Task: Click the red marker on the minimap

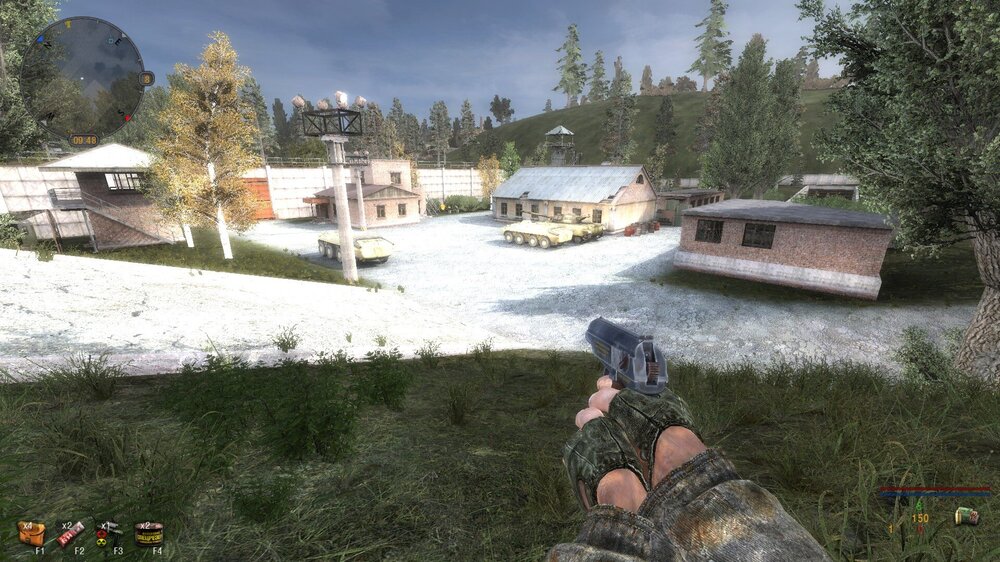Action: (127, 118)
